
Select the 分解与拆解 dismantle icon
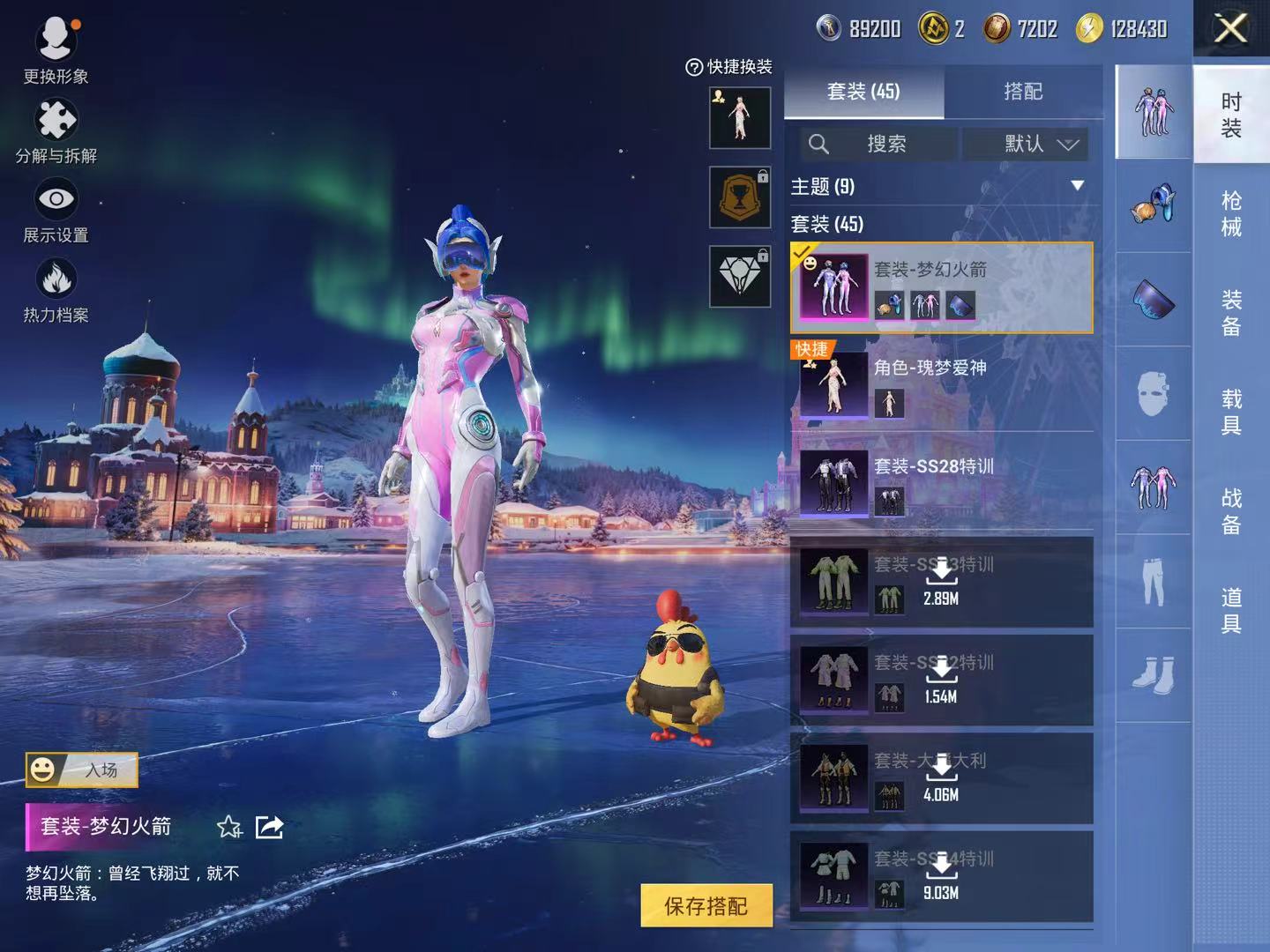tap(56, 119)
